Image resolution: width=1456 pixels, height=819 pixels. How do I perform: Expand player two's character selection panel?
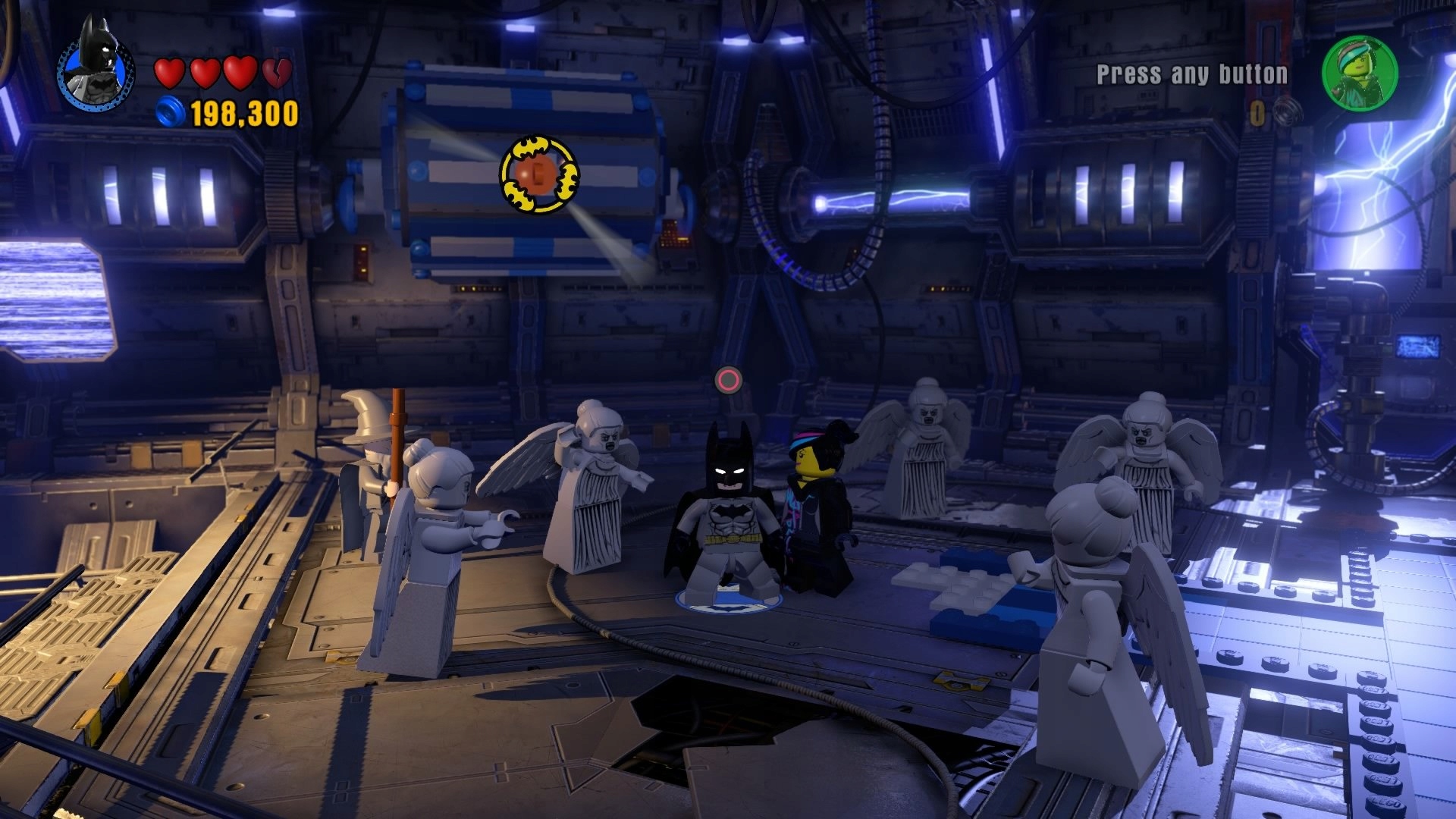[1361, 76]
